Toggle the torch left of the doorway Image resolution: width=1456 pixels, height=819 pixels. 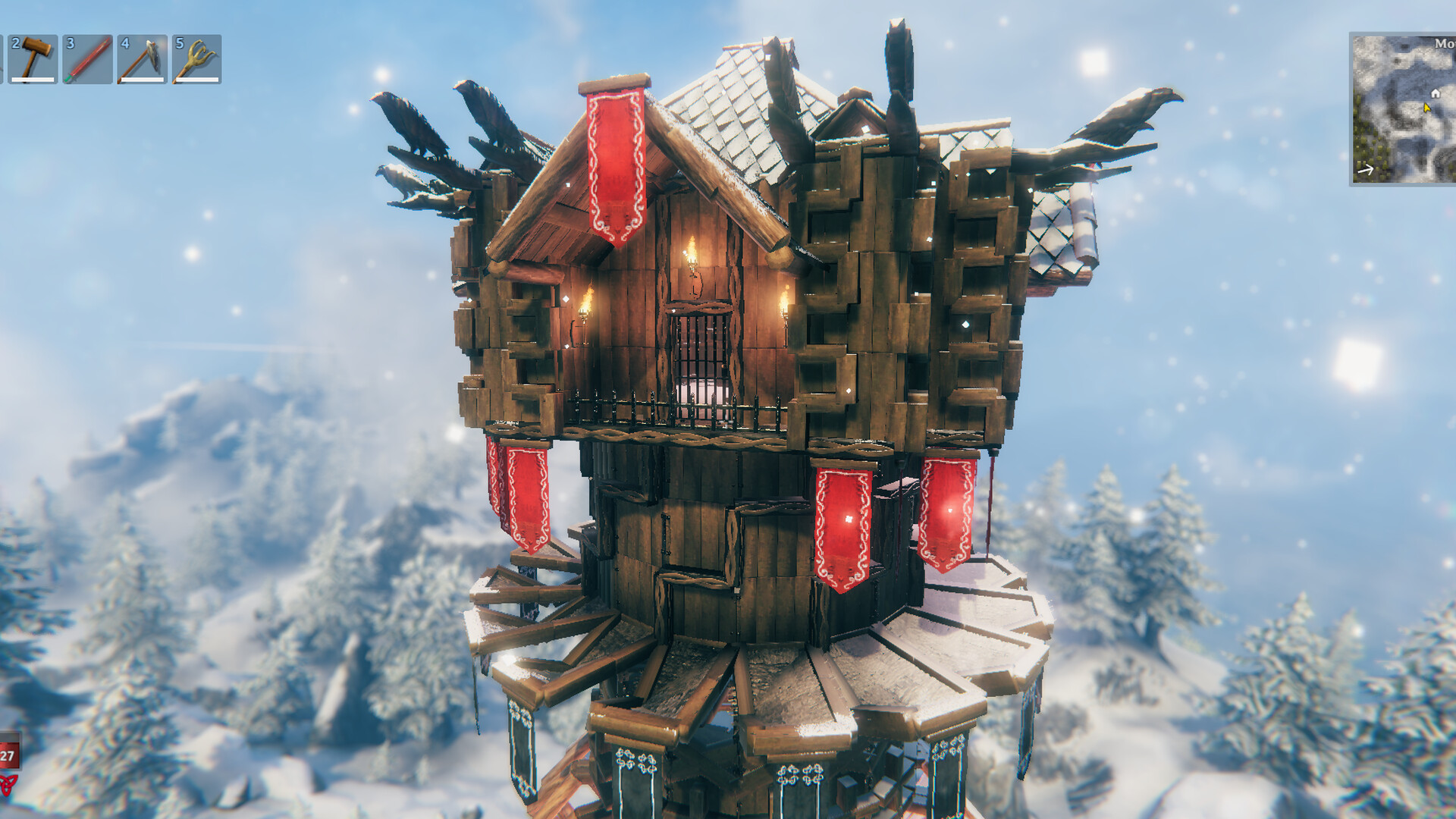584,311
